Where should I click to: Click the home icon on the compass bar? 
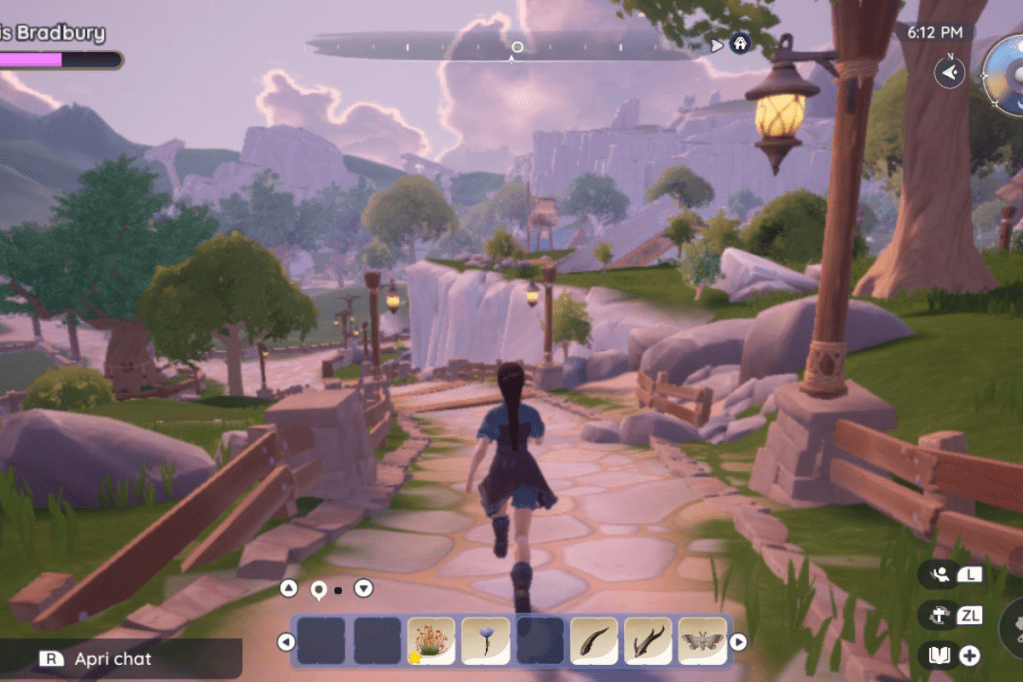point(740,44)
